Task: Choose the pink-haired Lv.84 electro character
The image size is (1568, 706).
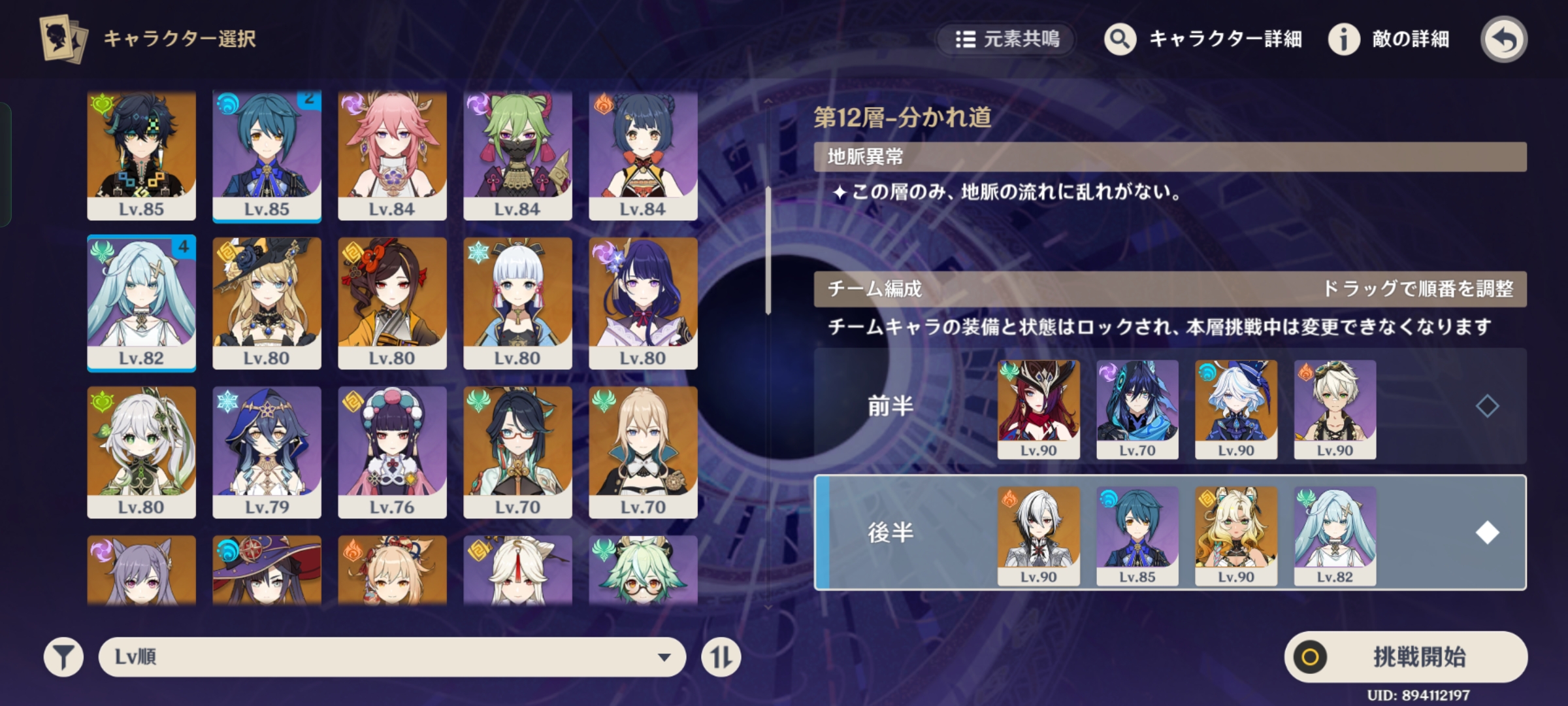Action: [x=392, y=154]
